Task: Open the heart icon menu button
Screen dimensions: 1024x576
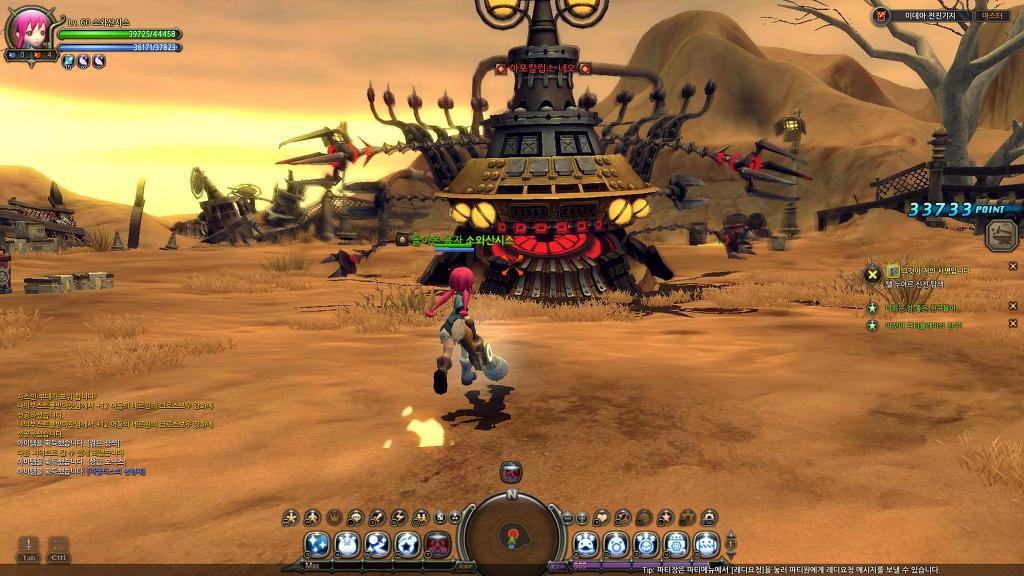Action: [601, 518]
